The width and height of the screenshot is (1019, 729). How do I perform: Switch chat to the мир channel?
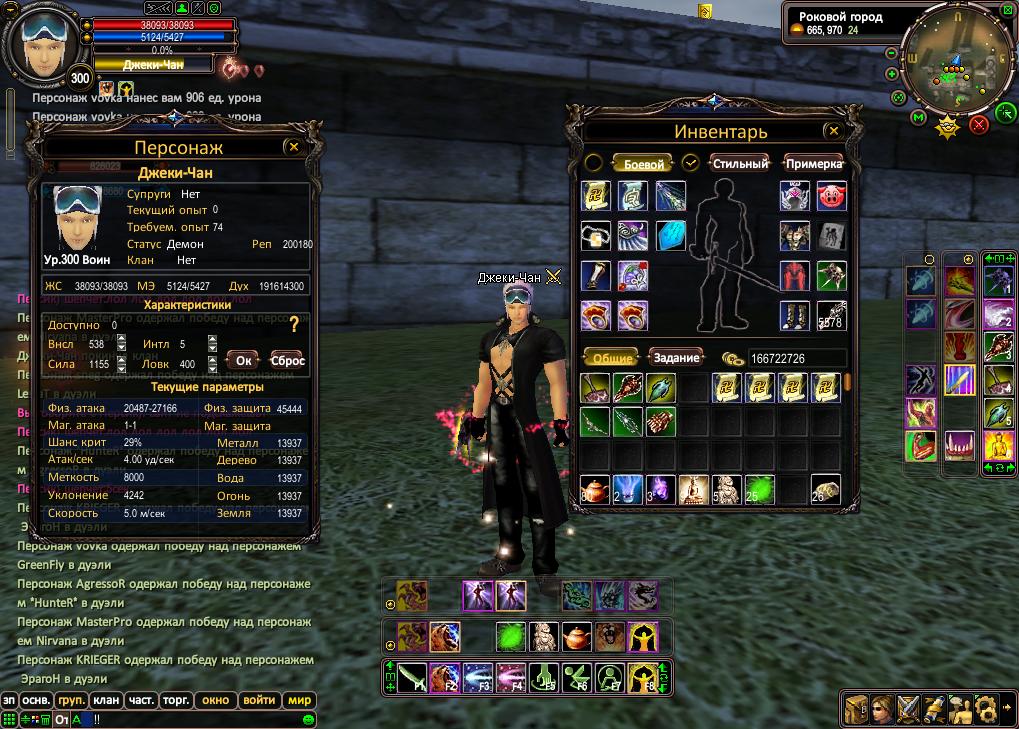(300, 701)
